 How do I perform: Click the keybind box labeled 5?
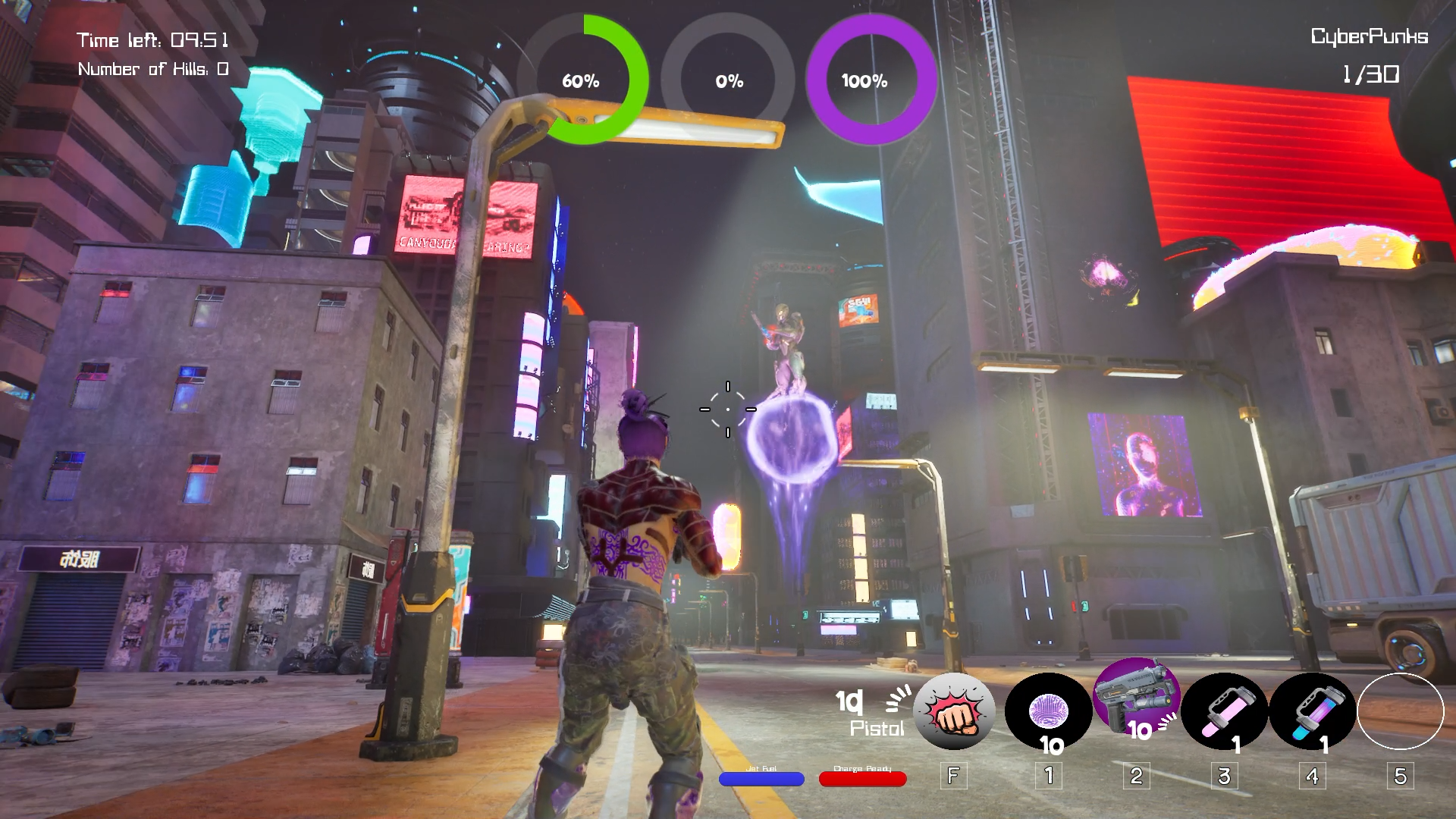[x=1399, y=776]
